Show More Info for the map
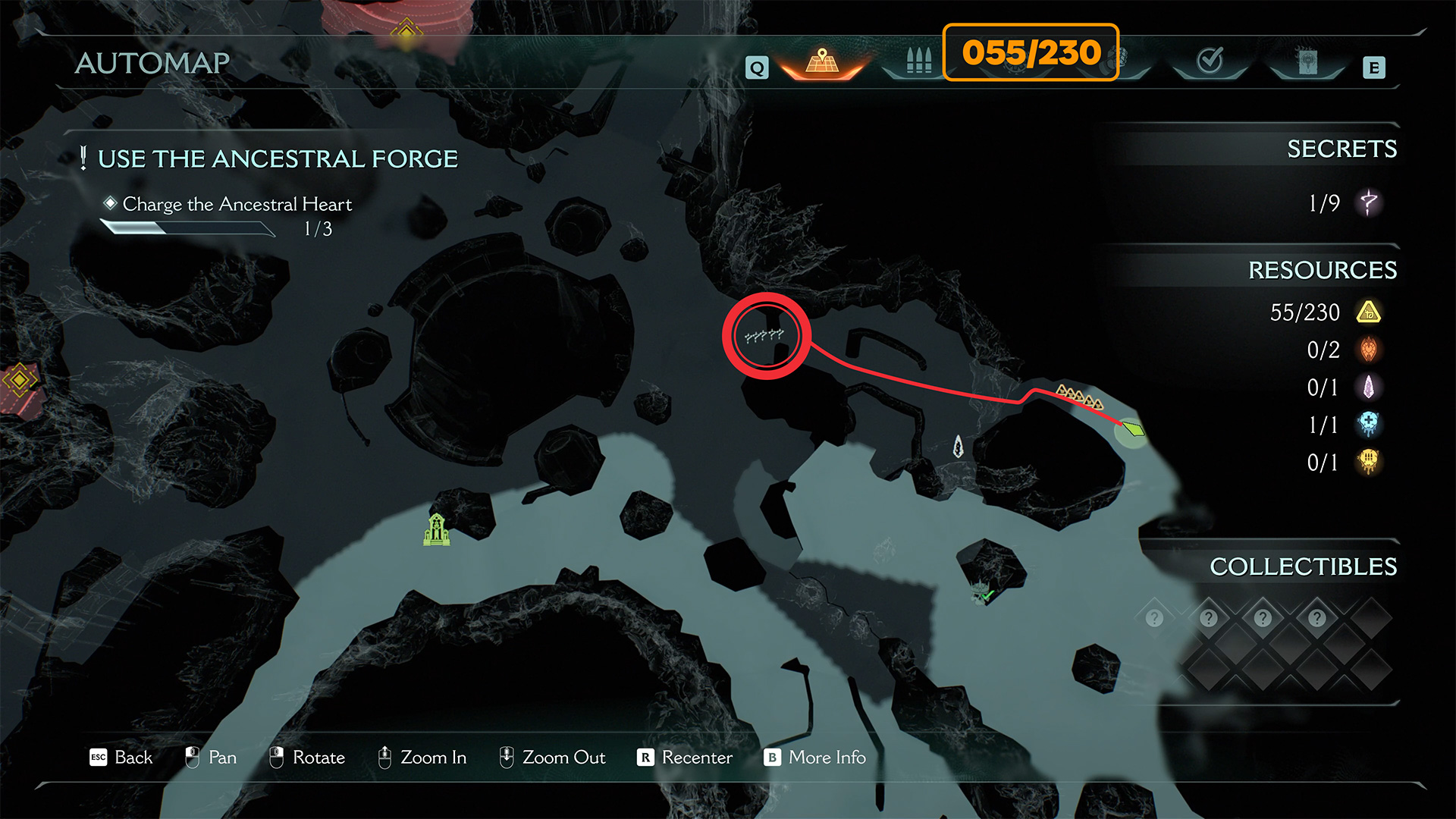Viewport: 1456px width, 819px height. (x=815, y=758)
